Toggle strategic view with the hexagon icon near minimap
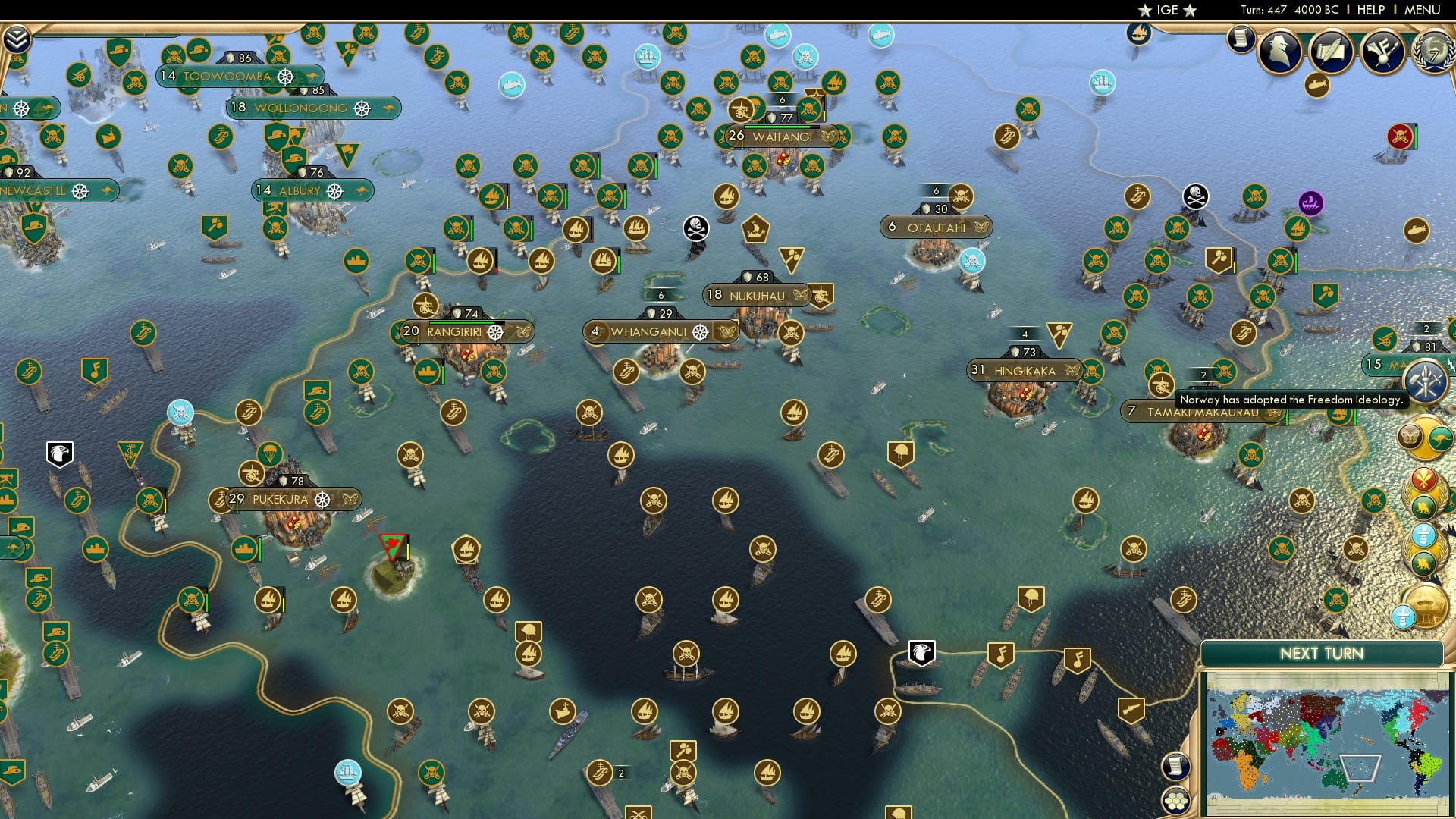1456x819 pixels. coord(1175,799)
